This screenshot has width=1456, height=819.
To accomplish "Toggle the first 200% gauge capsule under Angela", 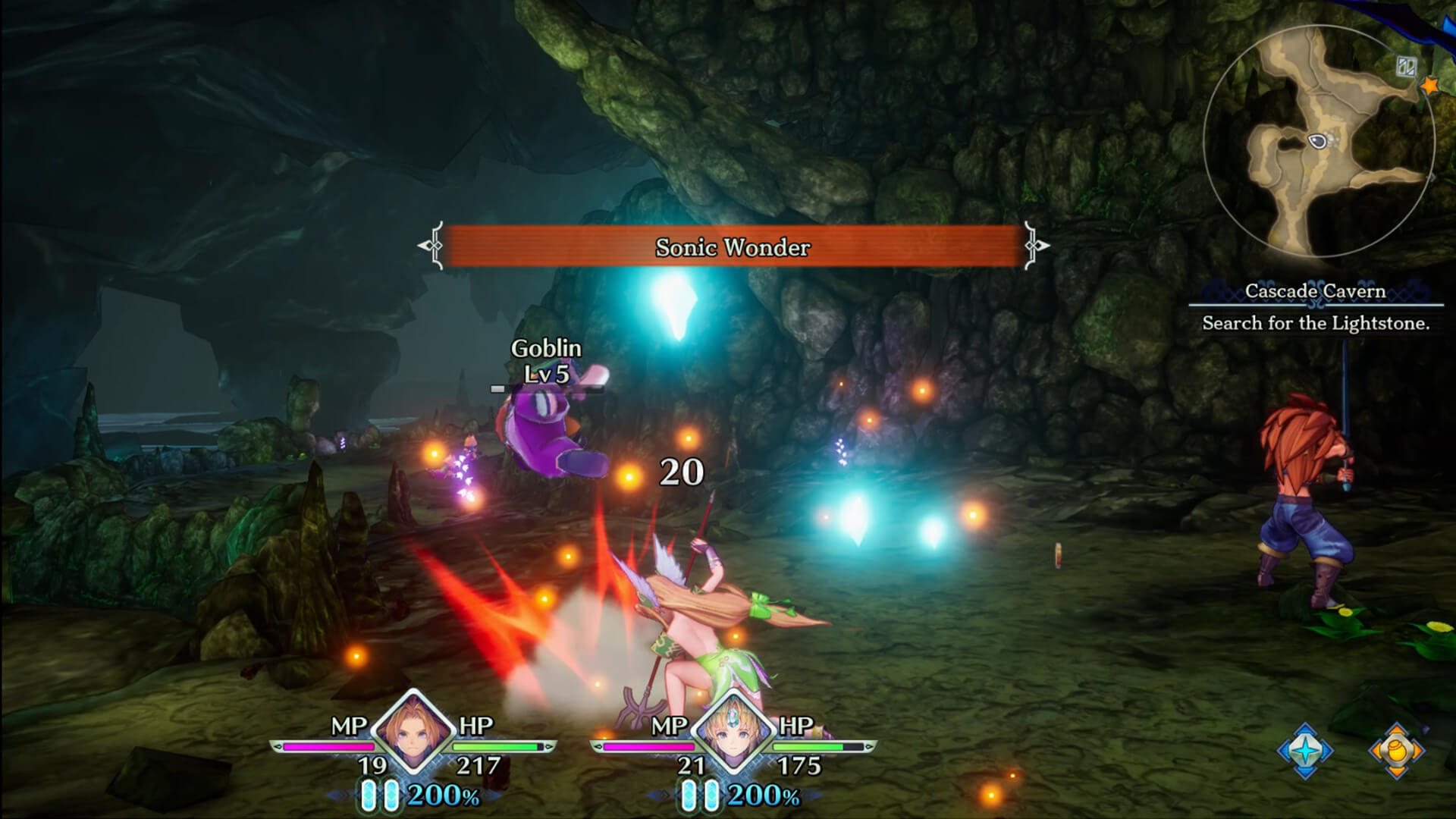I will tap(370, 795).
